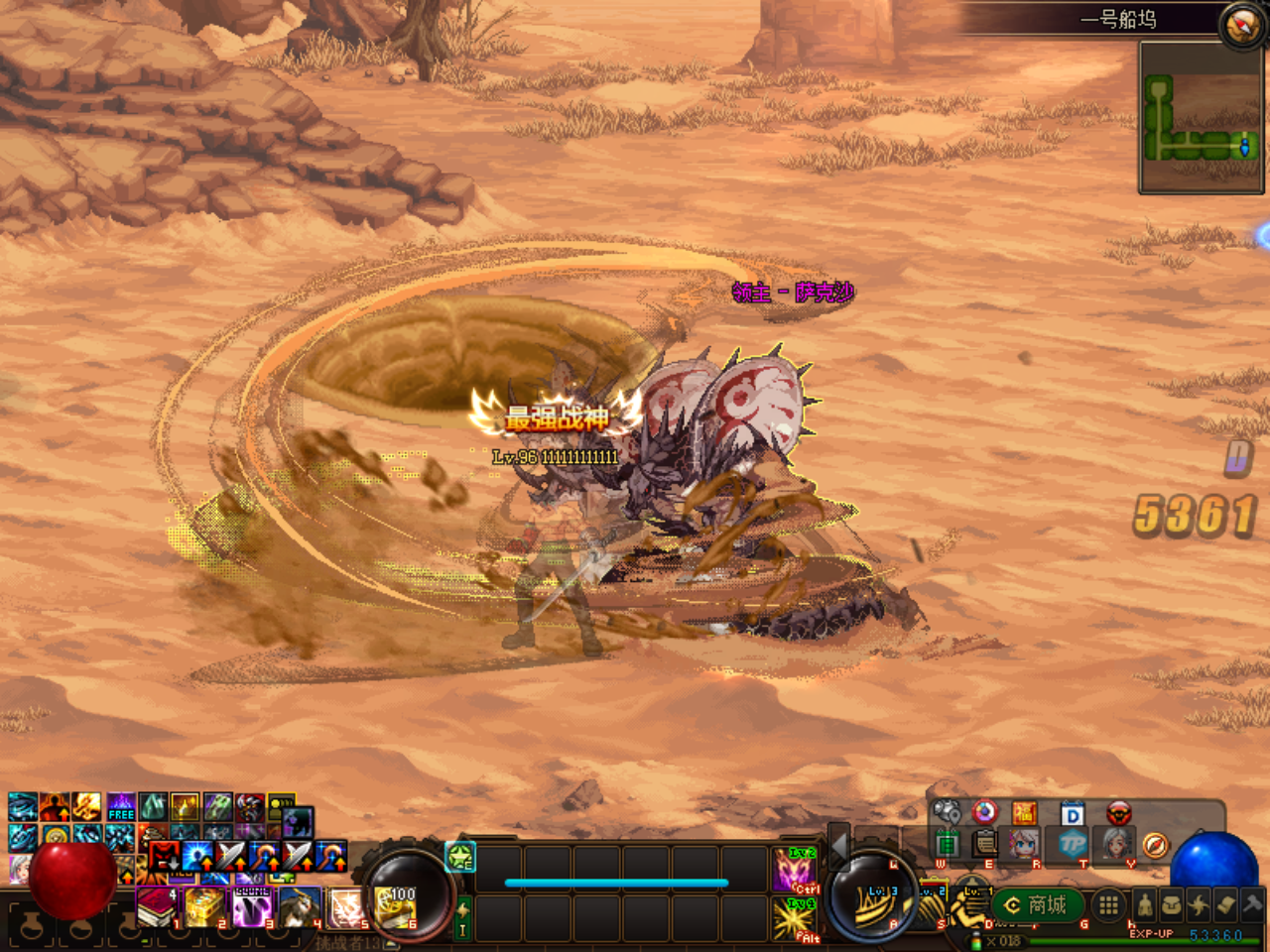Viewport: 1270px width, 952px height.
Task: Open the clipboard quest icon
Action: tap(984, 844)
